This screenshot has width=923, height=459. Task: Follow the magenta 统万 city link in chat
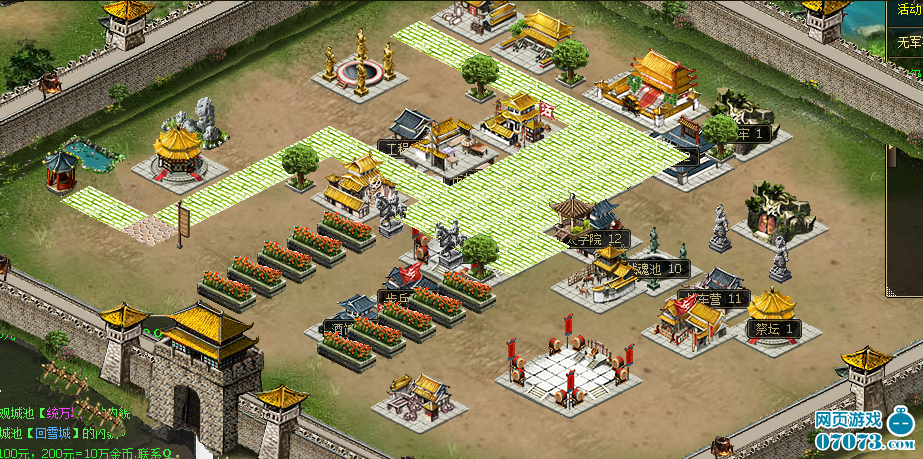[55, 413]
